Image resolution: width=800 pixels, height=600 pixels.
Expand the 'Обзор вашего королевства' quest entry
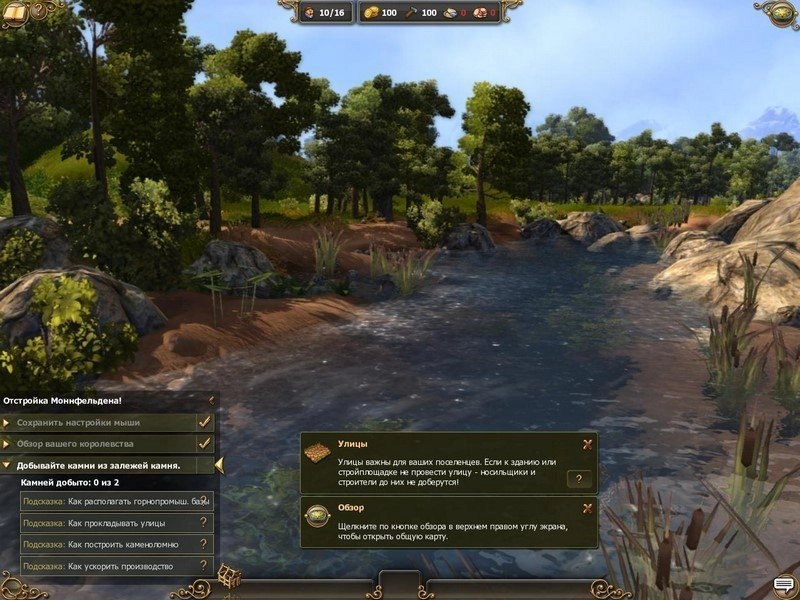coord(8,443)
